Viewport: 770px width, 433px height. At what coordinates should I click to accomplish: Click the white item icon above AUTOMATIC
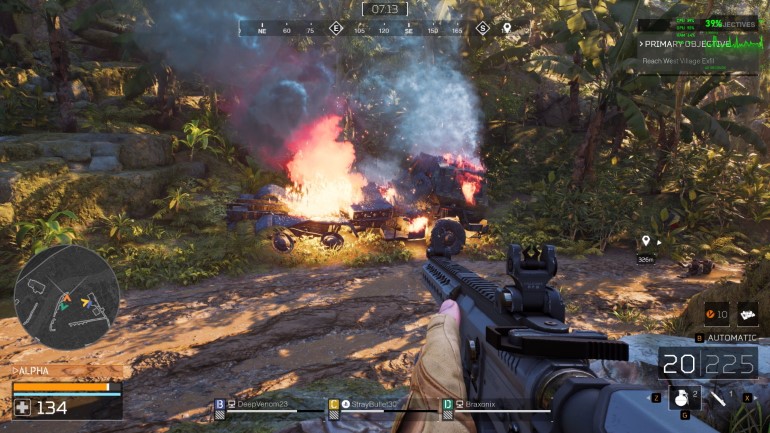747,315
